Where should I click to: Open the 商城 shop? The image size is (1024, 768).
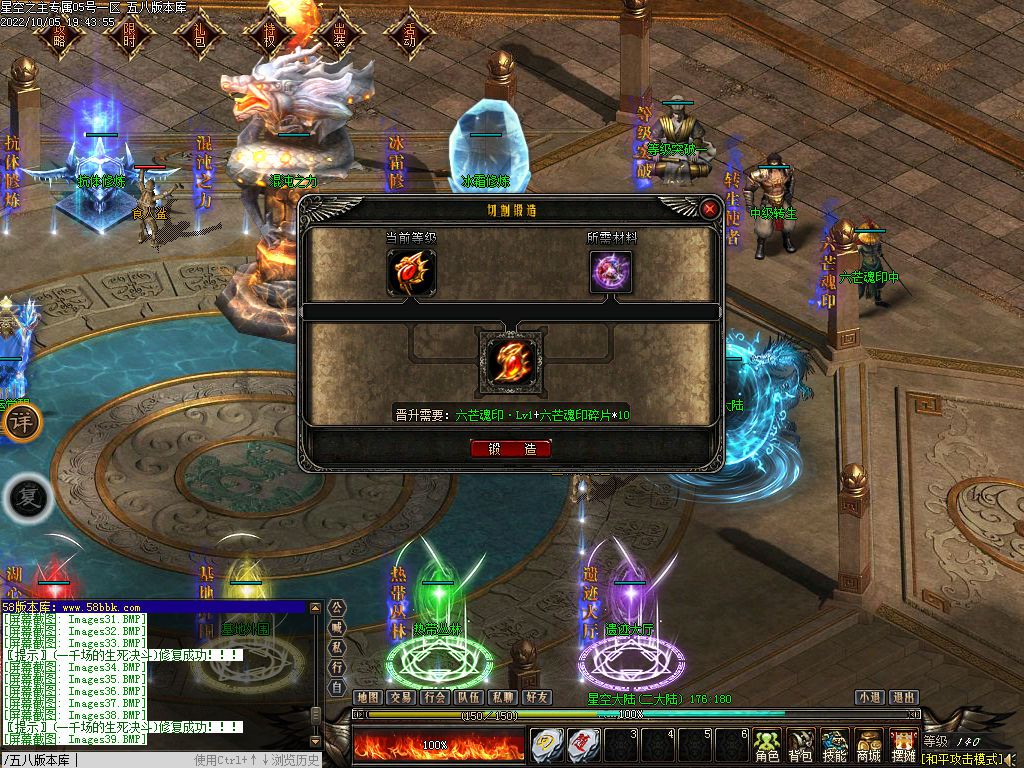tap(869, 746)
